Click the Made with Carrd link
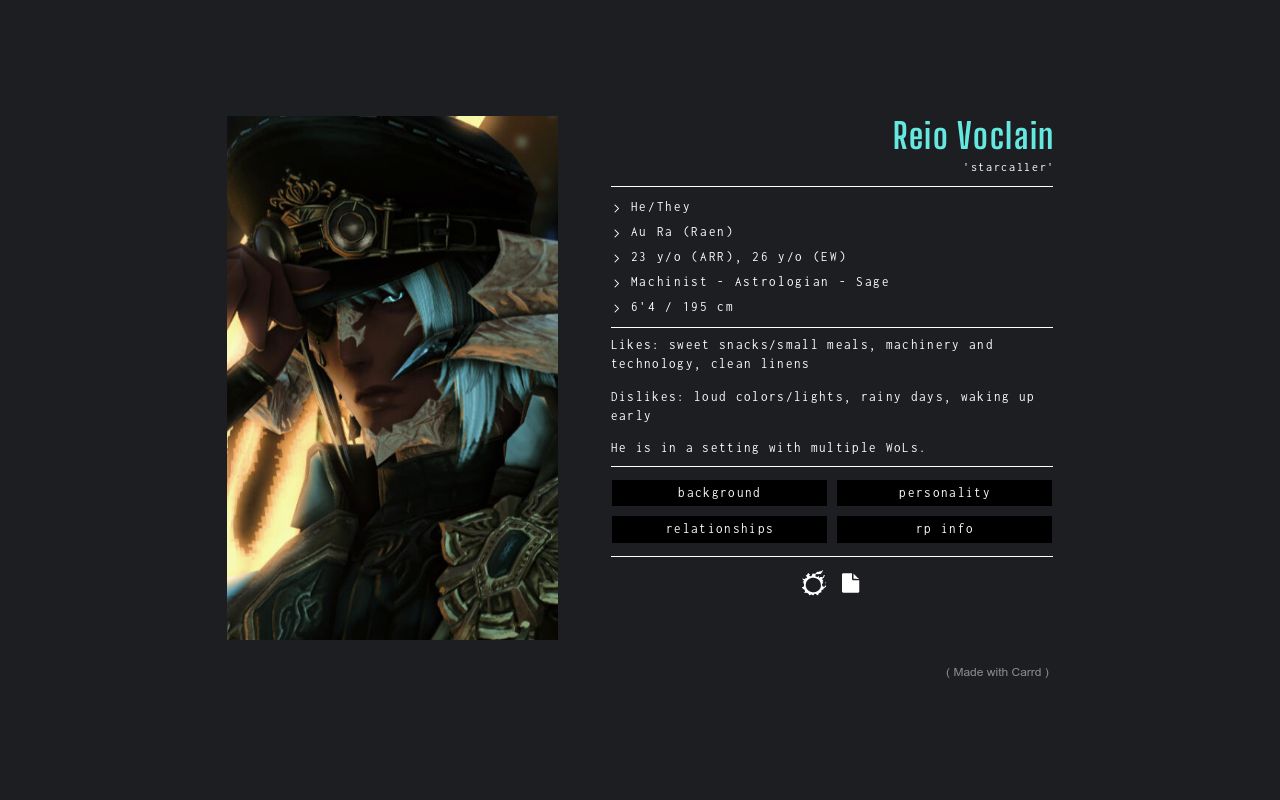This screenshot has height=800, width=1280. tap(997, 672)
